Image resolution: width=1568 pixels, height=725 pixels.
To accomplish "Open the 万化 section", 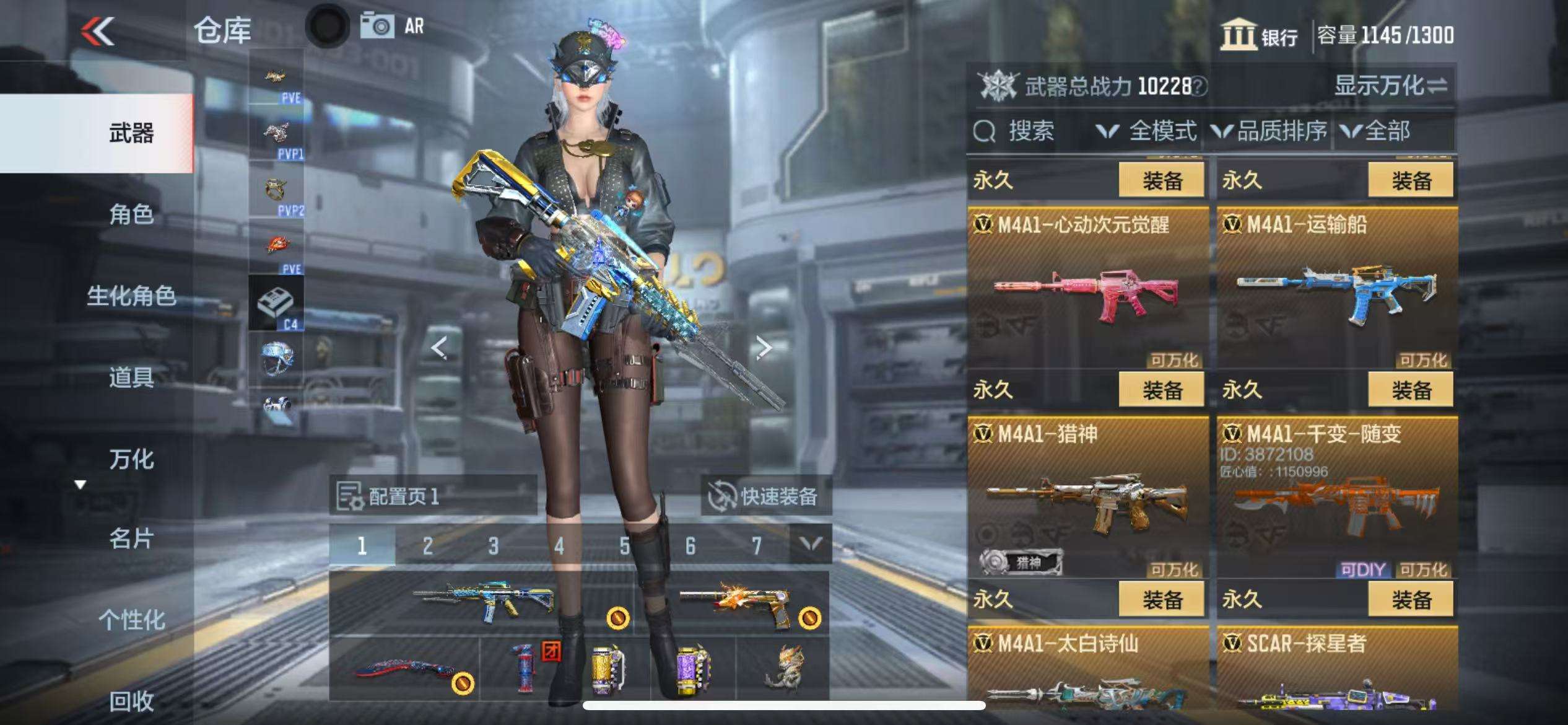I will click(x=131, y=459).
